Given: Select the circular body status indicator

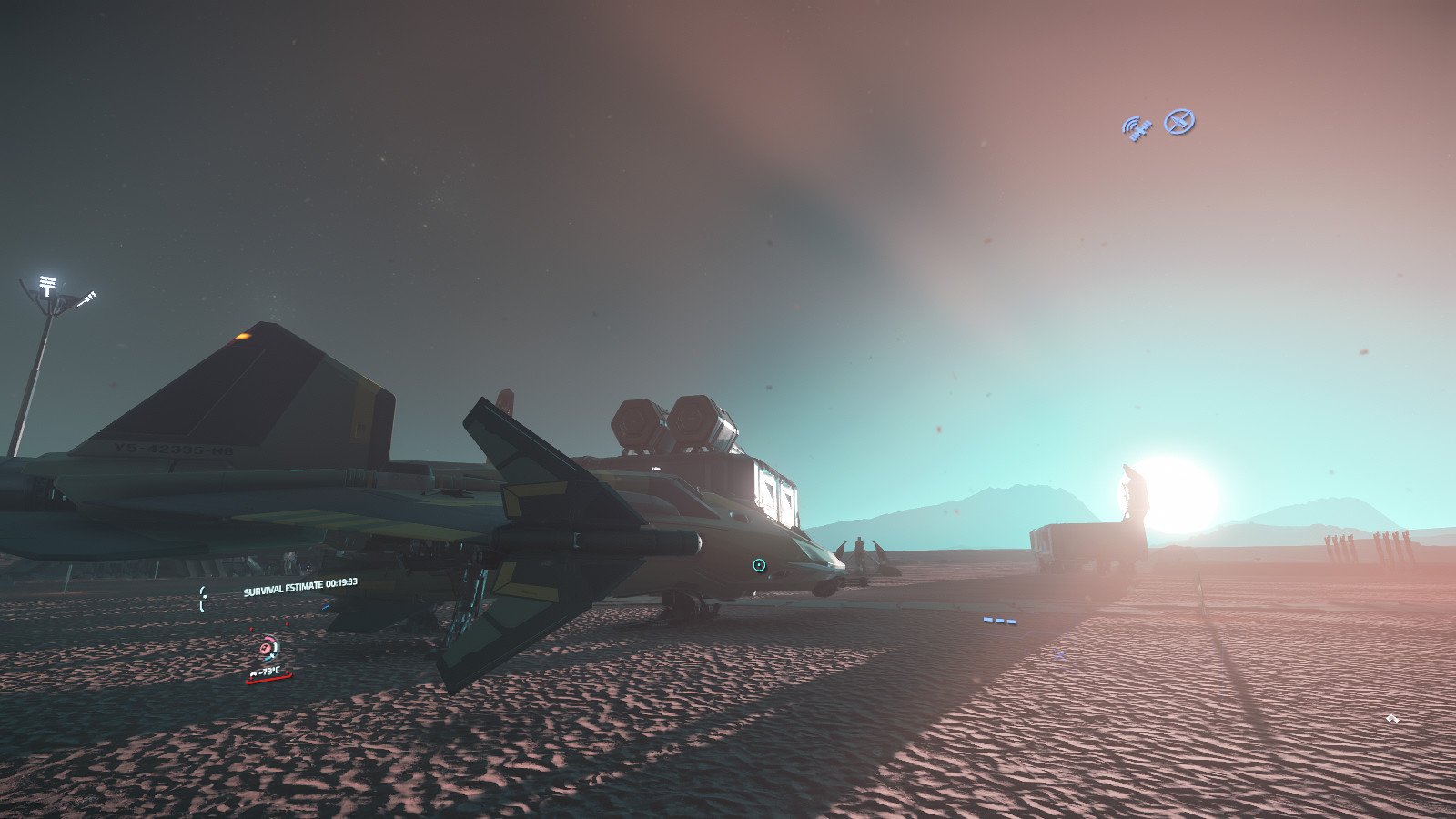Looking at the screenshot, I should (266, 648).
